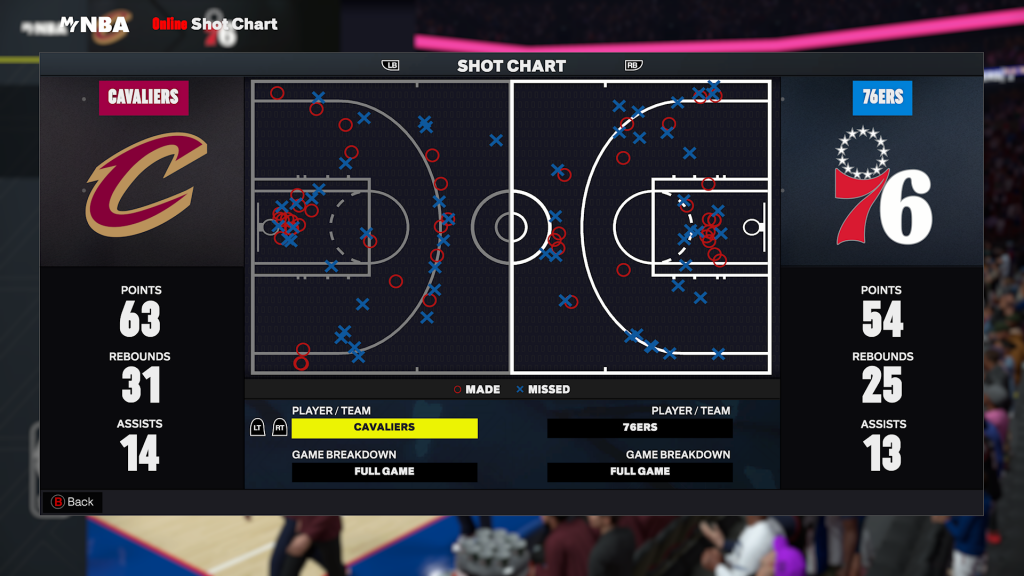Select the highlighted Cavaliers player/team selector
The height and width of the screenshot is (576, 1024).
click(384, 428)
